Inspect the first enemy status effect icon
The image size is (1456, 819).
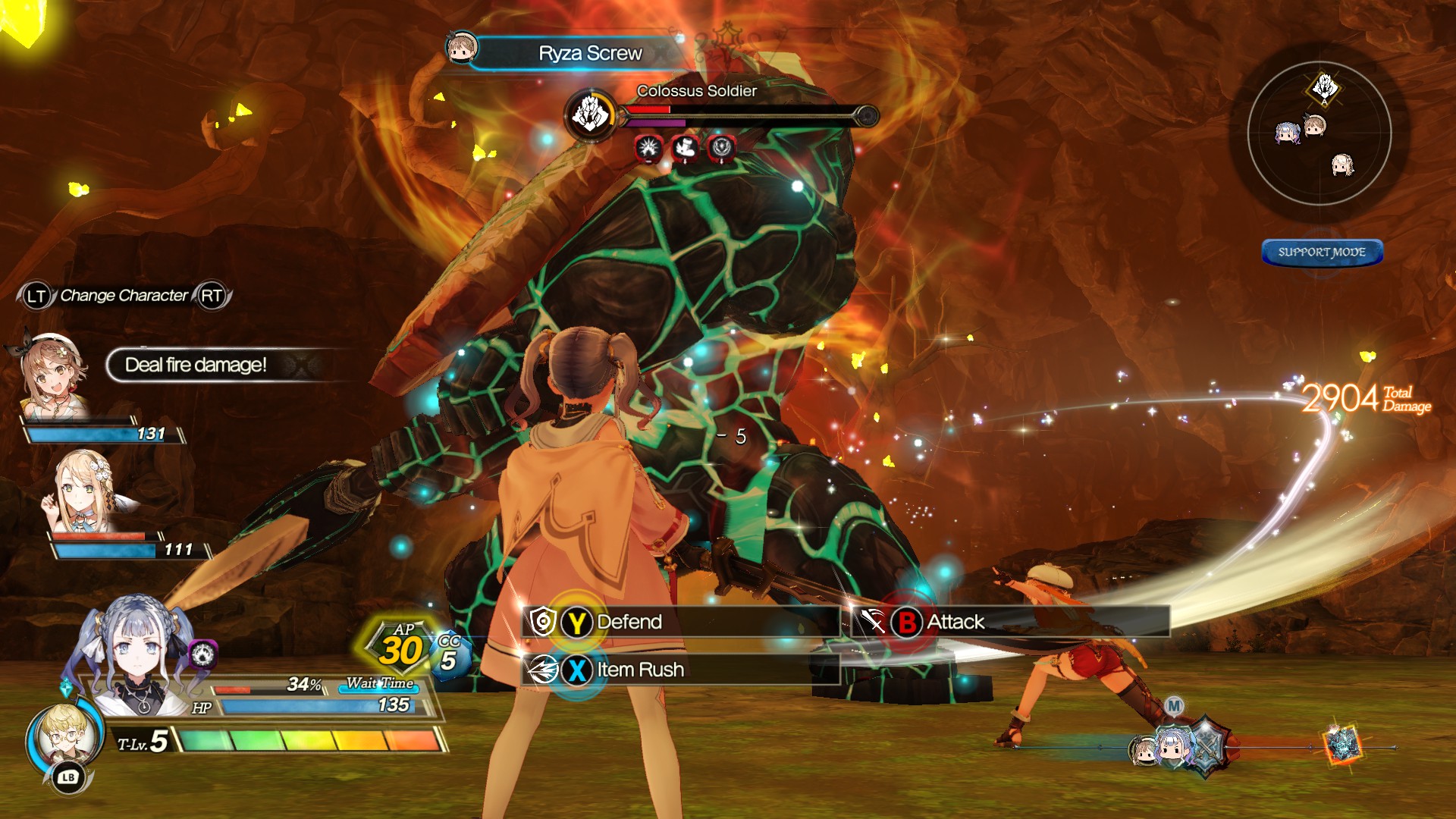pos(649,149)
